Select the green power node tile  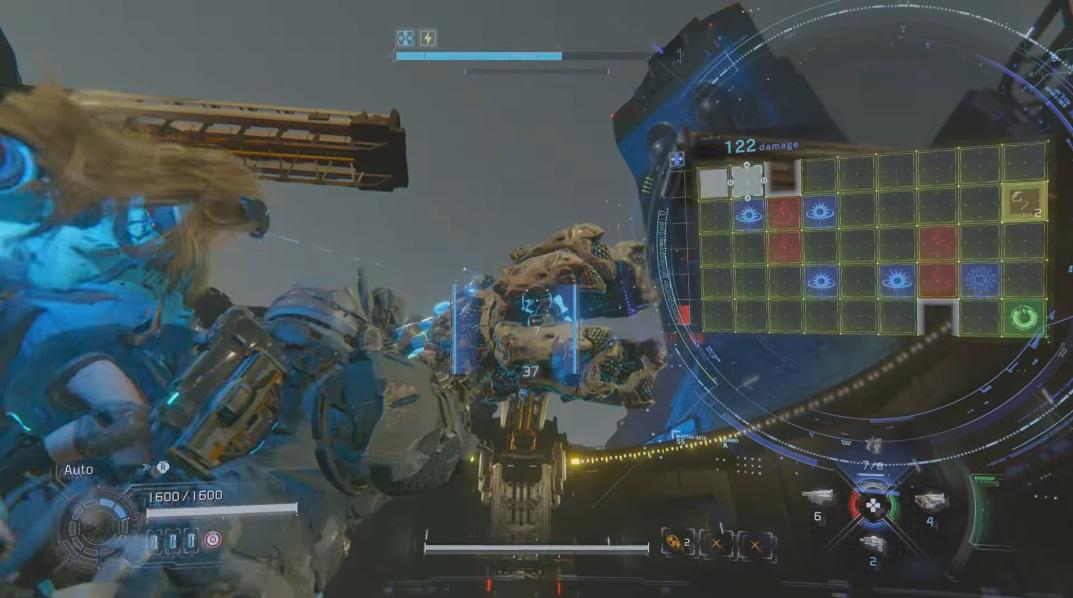1024,317
